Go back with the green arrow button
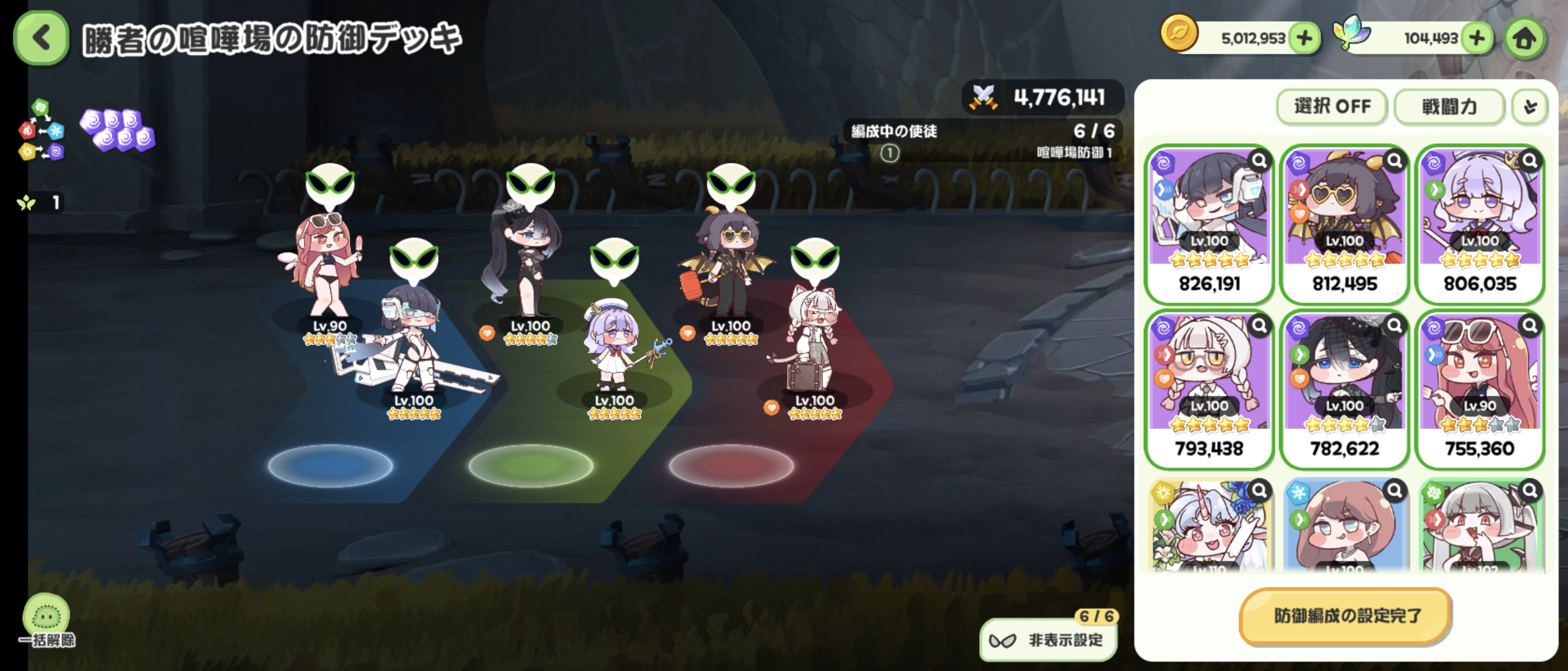The width and height of the screenshot is (1568, 671). click(41, 38)
